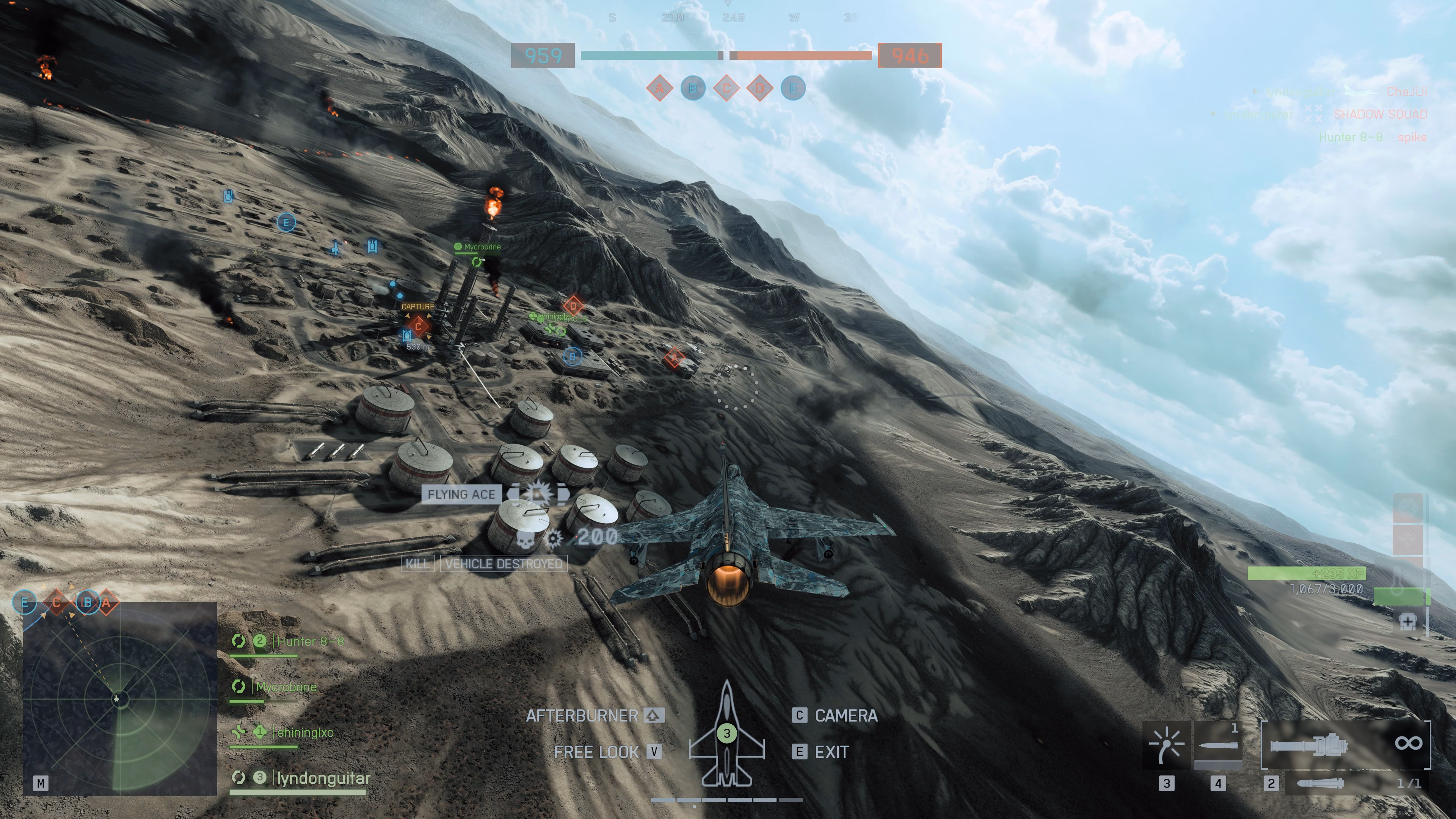Select the main cannon with infinite ammo
The image size is (1456, 819).
tap(1345, 744)
